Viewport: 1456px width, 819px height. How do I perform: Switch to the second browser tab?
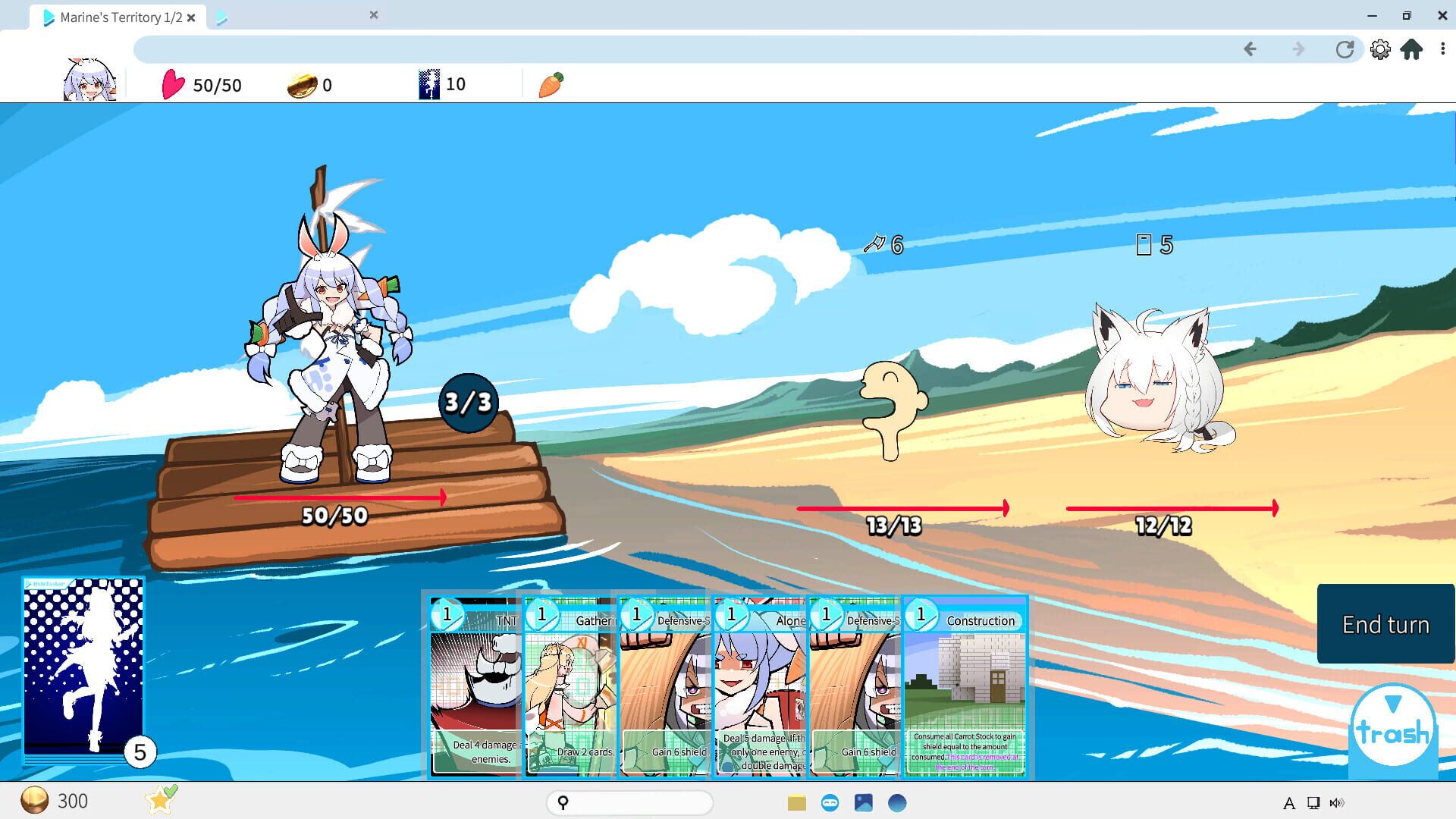coord(288,15)
